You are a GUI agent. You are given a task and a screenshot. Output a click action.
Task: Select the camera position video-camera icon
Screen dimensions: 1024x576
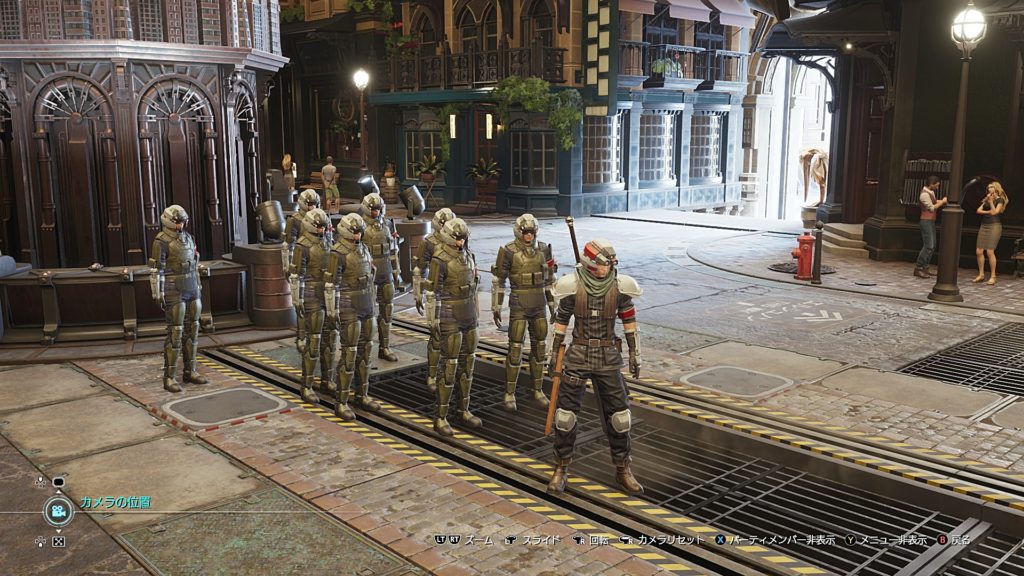pos(58,511)
